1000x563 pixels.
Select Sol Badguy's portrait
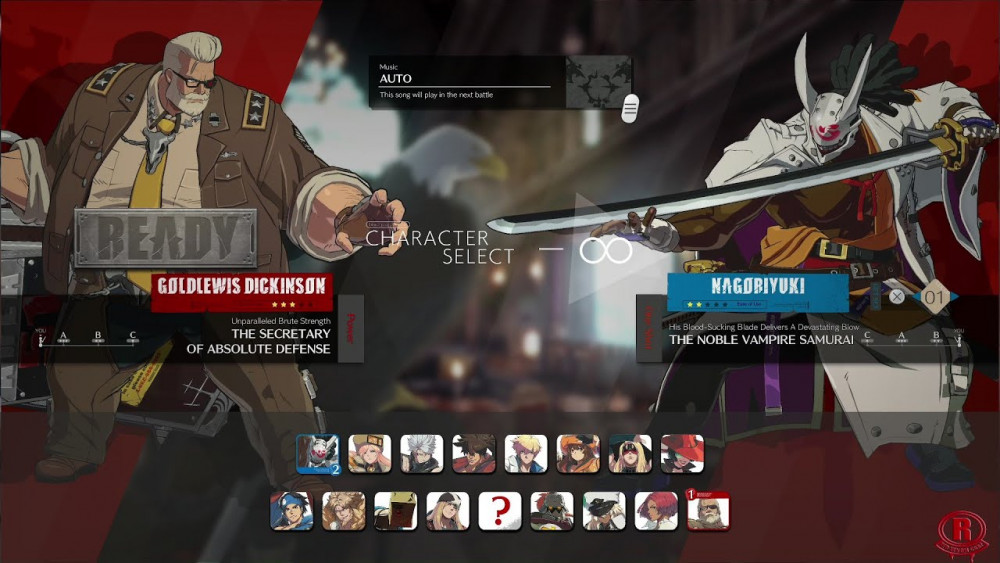tap(473, 453)
